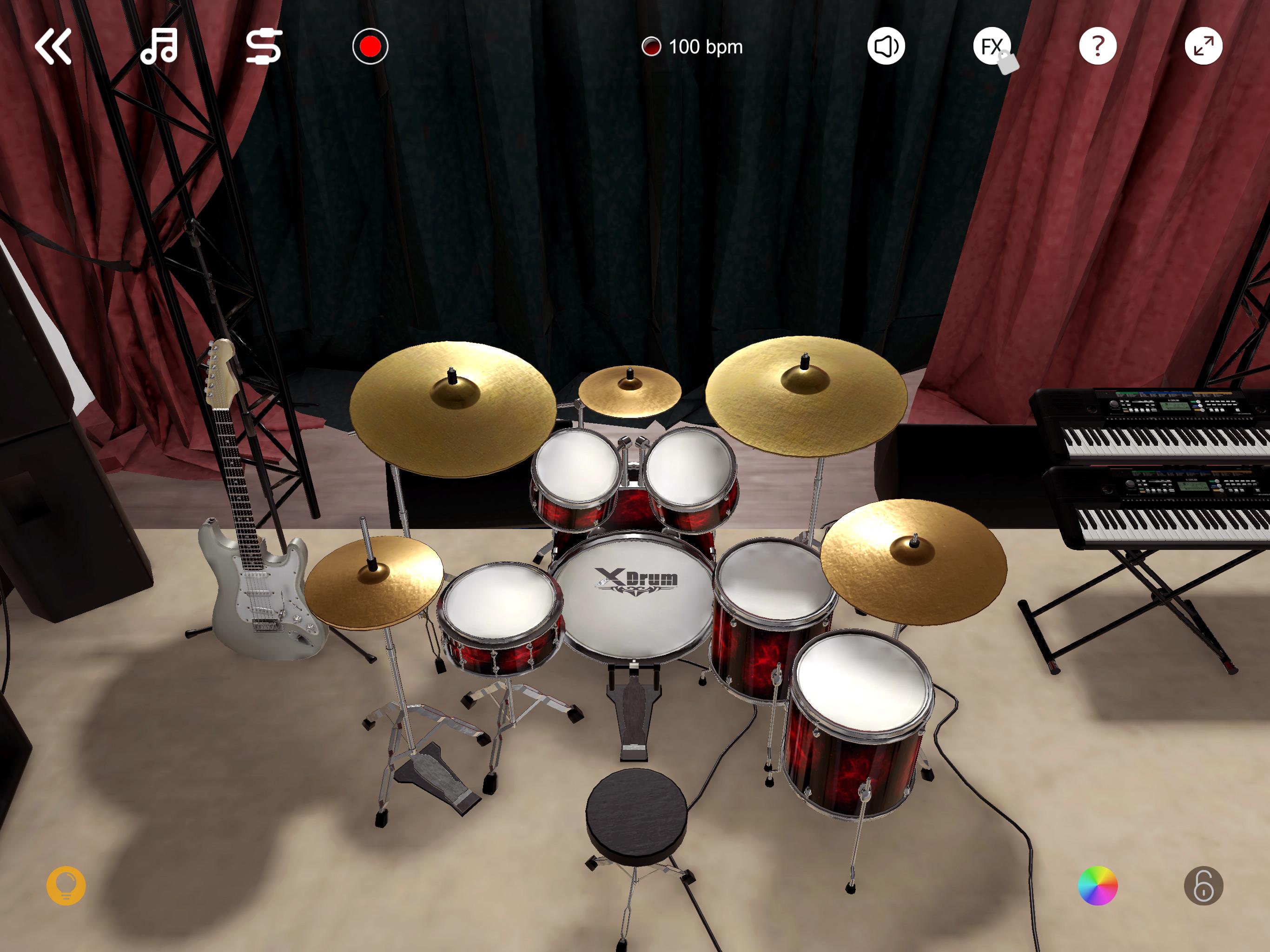The height and width of the screenshot is (952, 1270).
Task: Select the connections icon next to the music note
Action: pyautogui.click(x=264, y=46)
